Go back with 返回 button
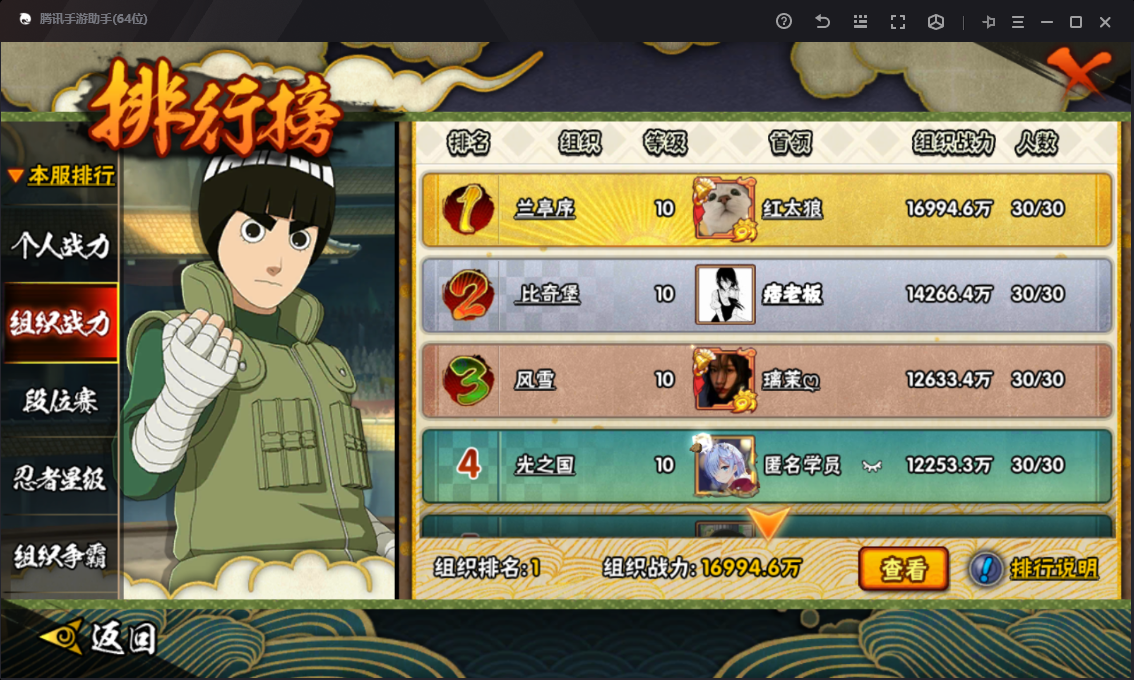The height and width of the screenshot is (680, 1134). [x=98, y=636]
